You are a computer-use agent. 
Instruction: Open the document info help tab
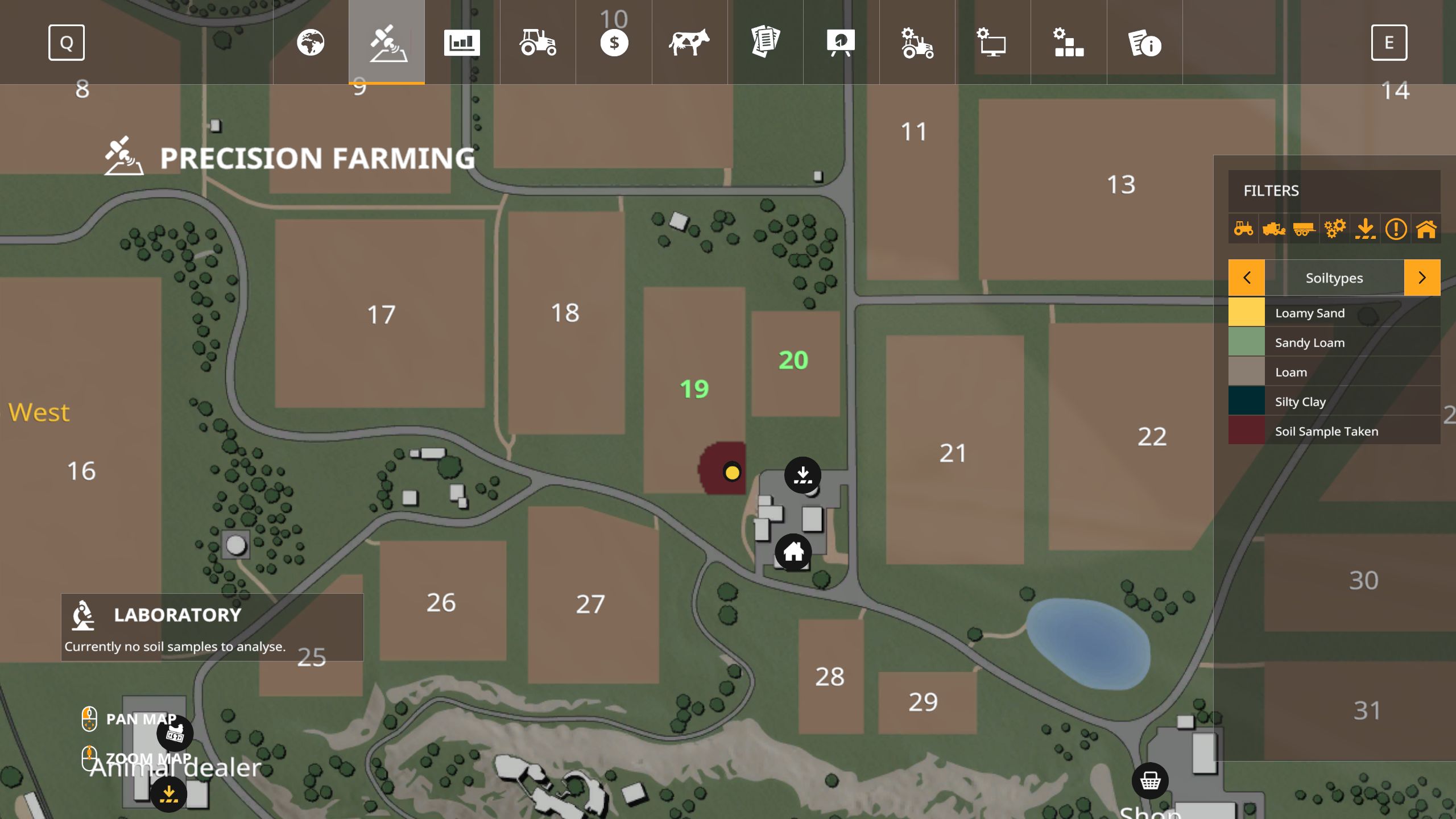(1144, 43)
